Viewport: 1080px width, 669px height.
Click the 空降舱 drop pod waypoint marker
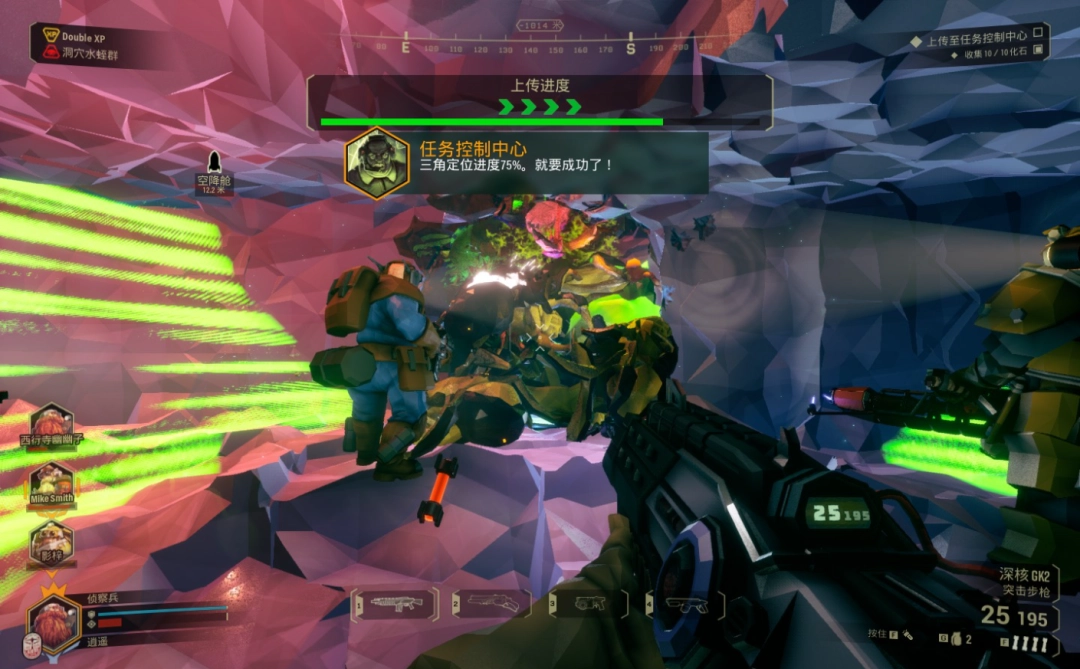(x=213, y=164)
